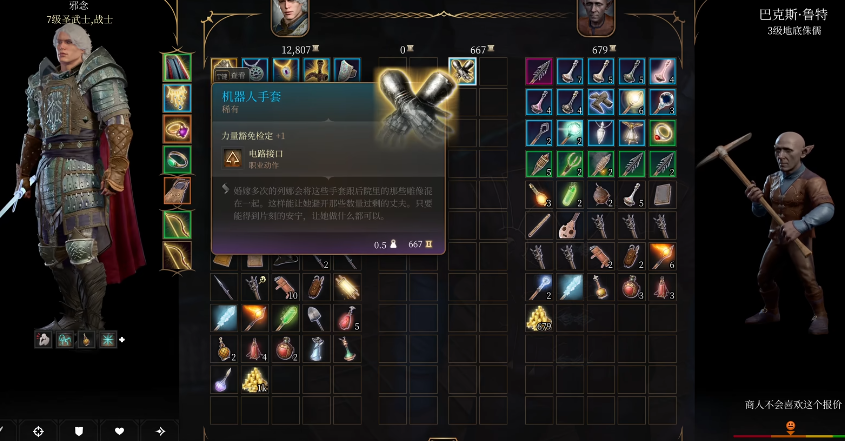The width and height of the screenshot is (845, 441).
Task: Choose the shovel in player inventory
Action: pyautogui.click(x=316, y=319)
